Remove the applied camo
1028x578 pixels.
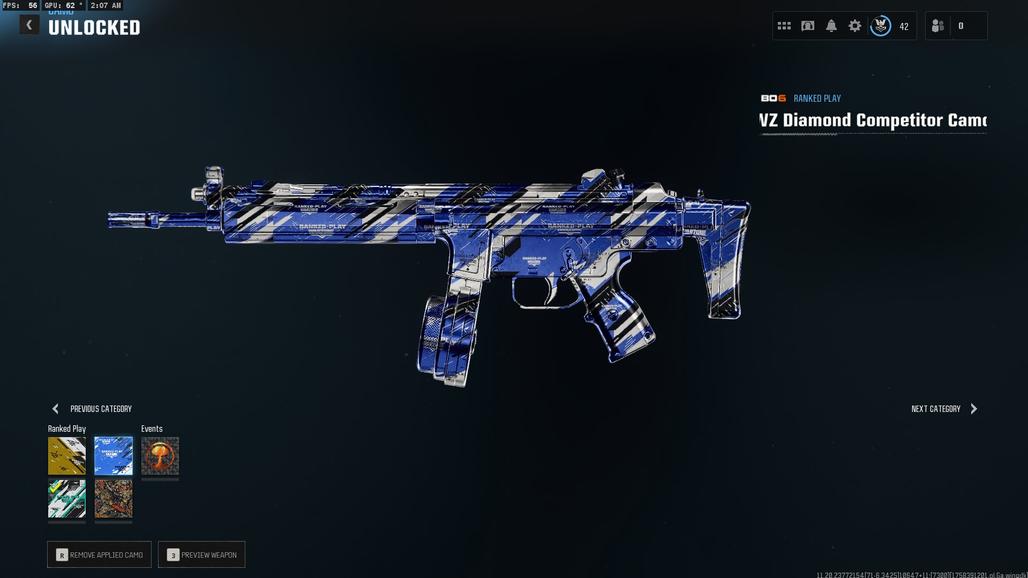tap(99, 555)
